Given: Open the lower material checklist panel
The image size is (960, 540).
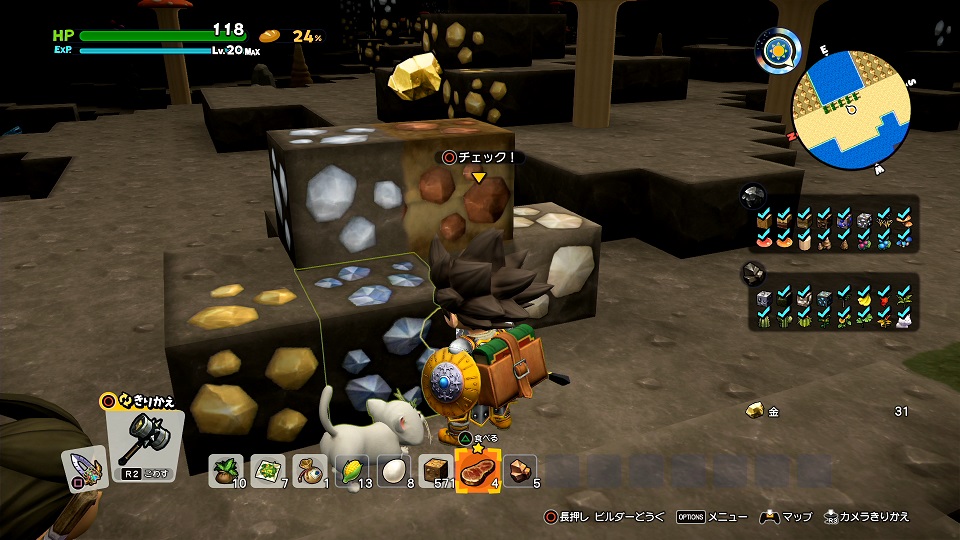Looking at the screenshot, I should (x=833, y=307).
